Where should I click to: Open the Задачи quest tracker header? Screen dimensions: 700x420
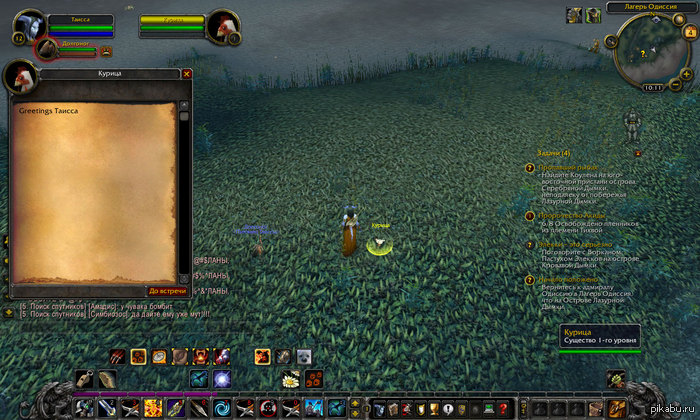552,153
